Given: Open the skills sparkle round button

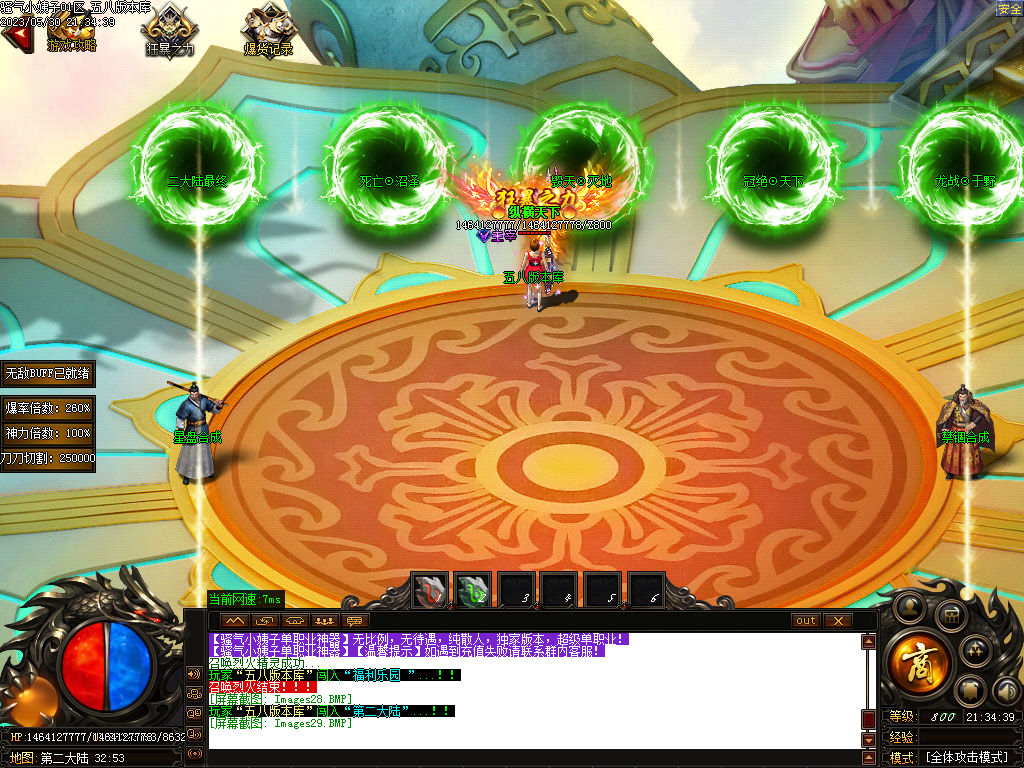Looking at the screenshot, I should coord(974,652).
